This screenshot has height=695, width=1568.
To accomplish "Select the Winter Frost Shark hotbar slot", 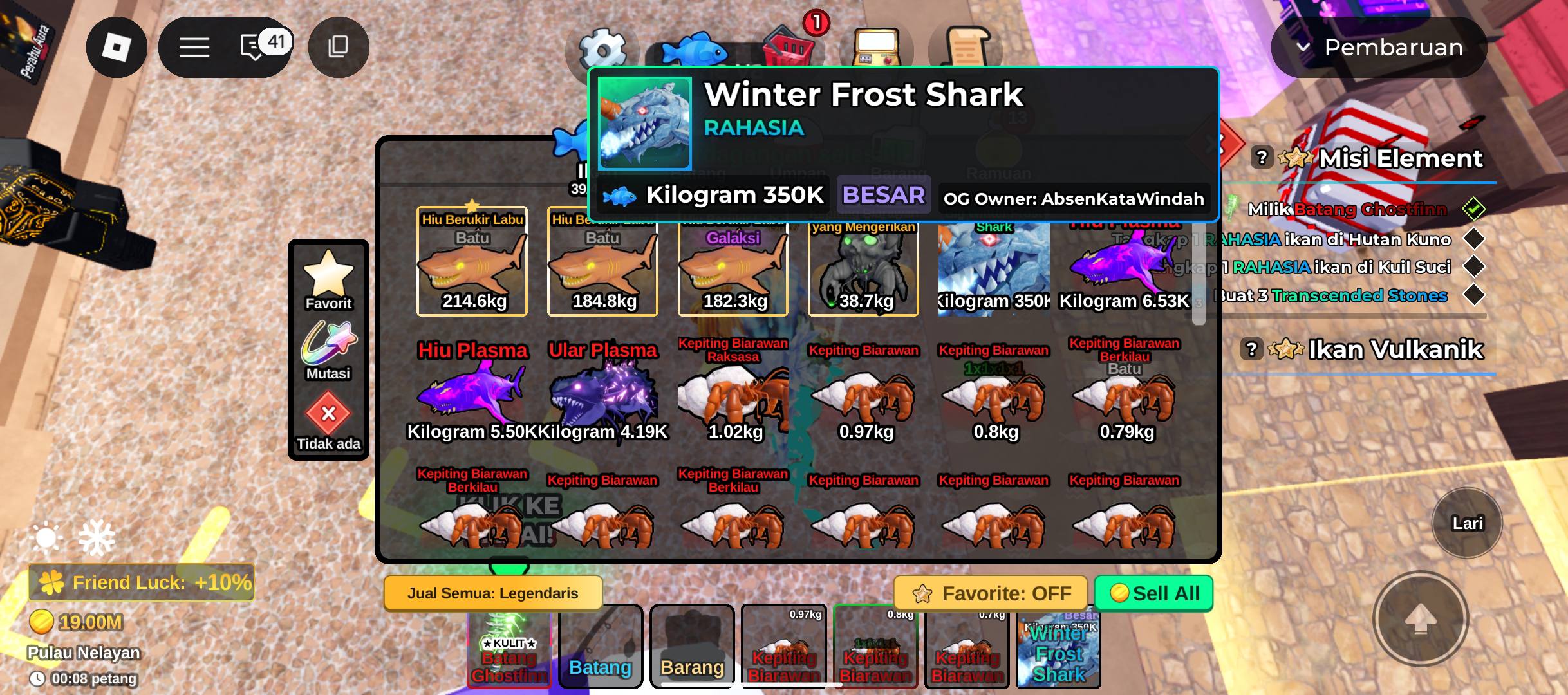I will point(1058,650).
